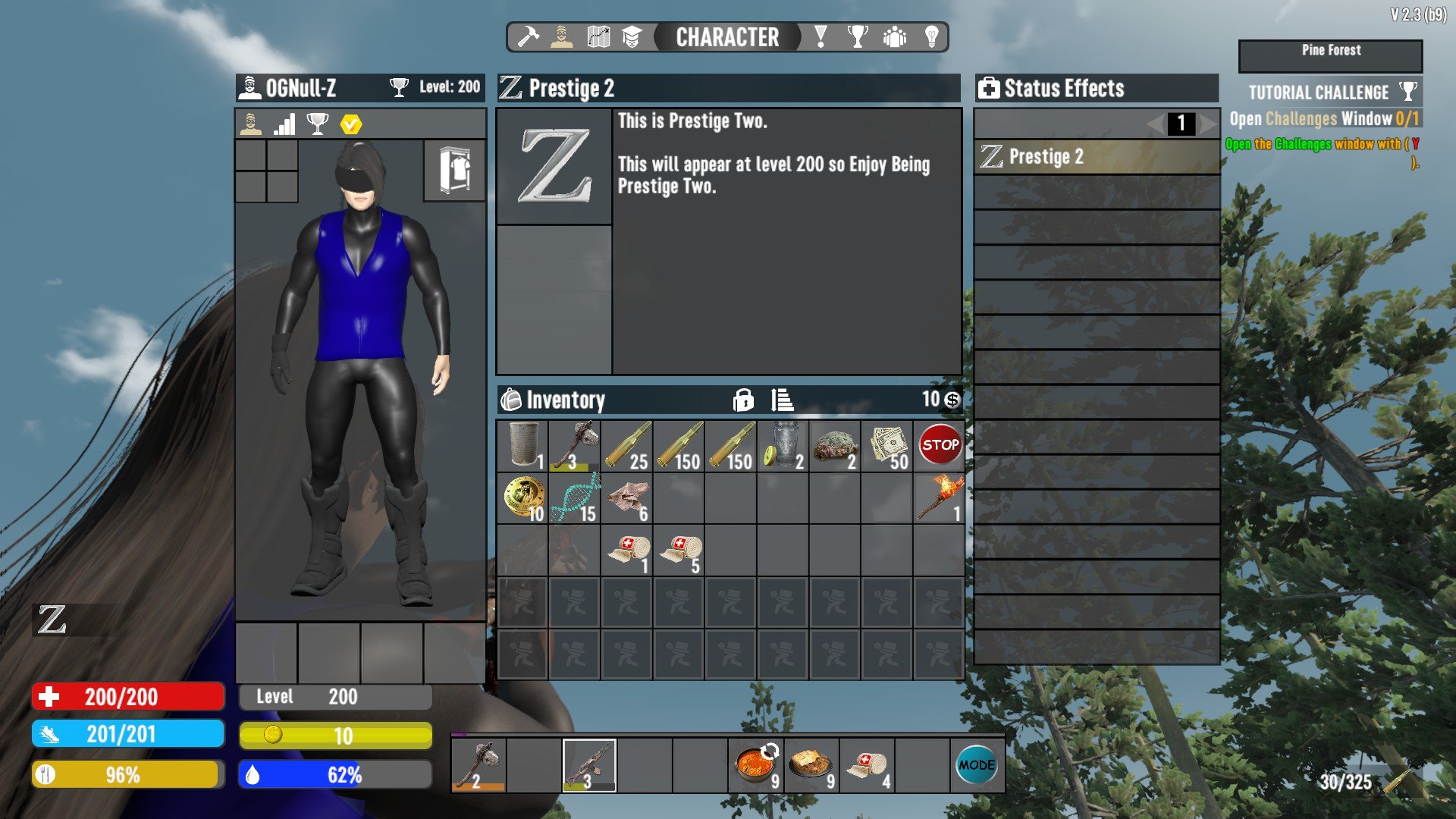The image size is (1456, 819).
Task: Sort the inventory
Action: pyautogui.click(x=782, y=400)
